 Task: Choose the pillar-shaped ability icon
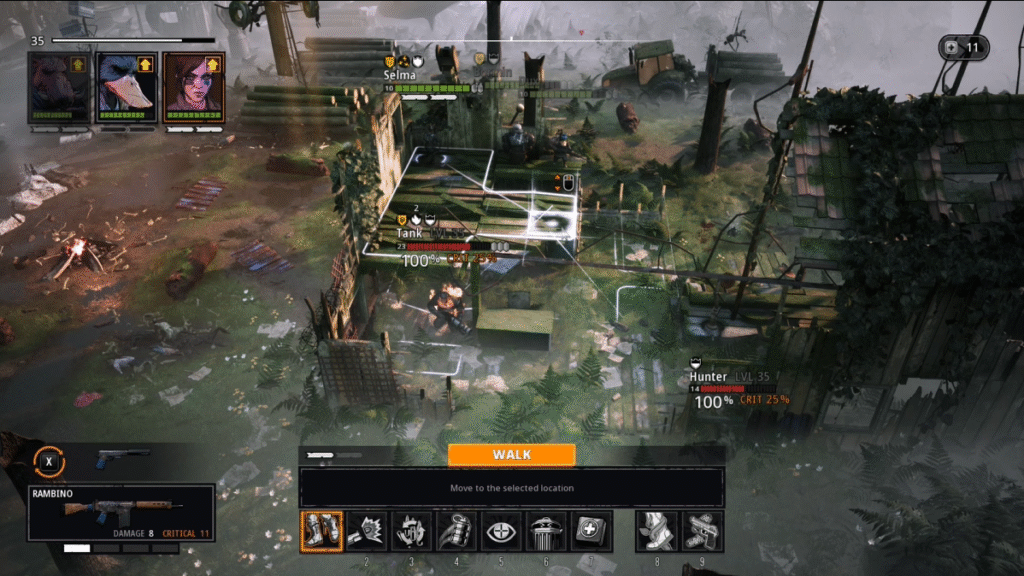coord(546,531)
